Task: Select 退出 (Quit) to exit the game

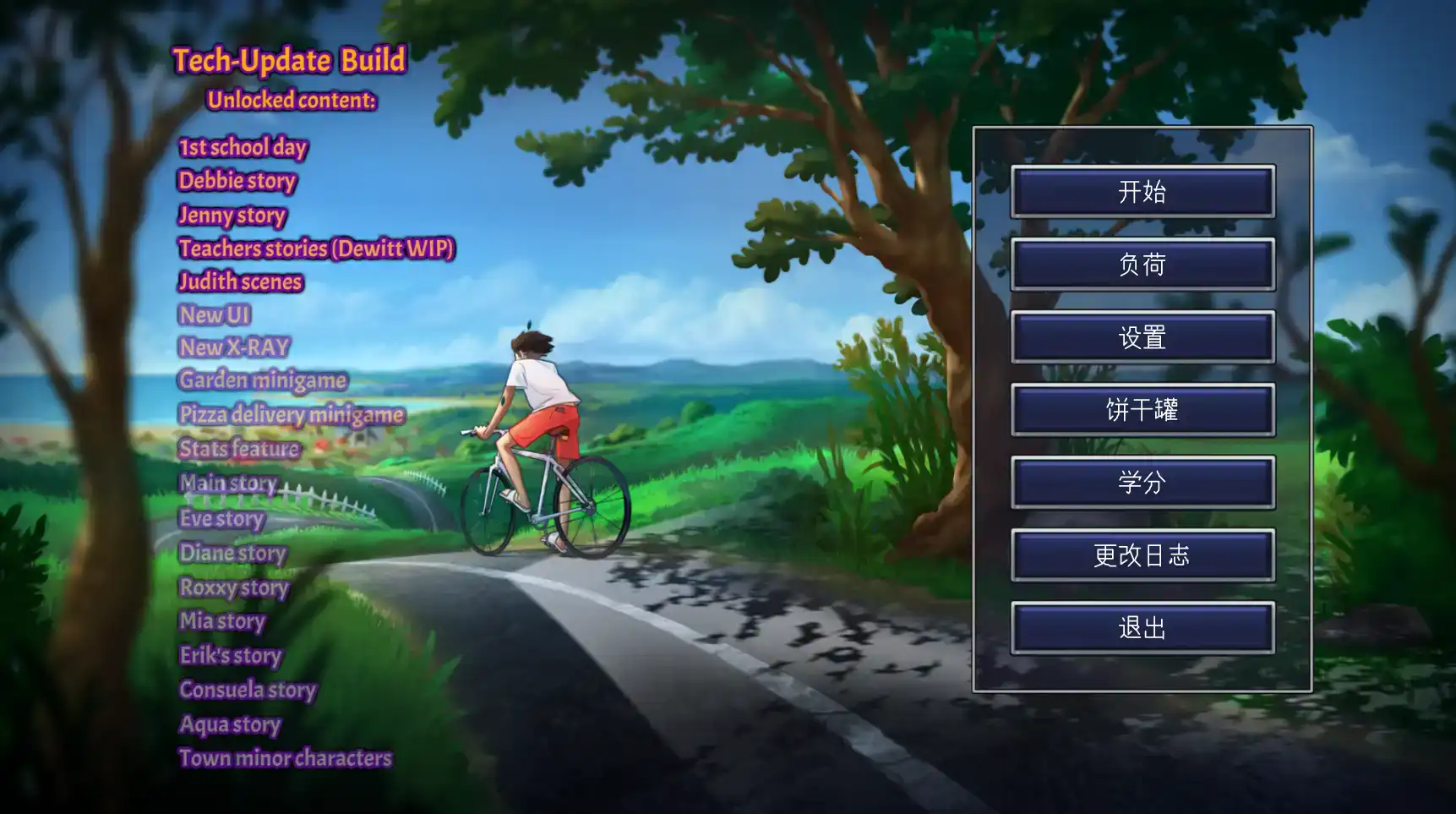Action: (1142, 628)
